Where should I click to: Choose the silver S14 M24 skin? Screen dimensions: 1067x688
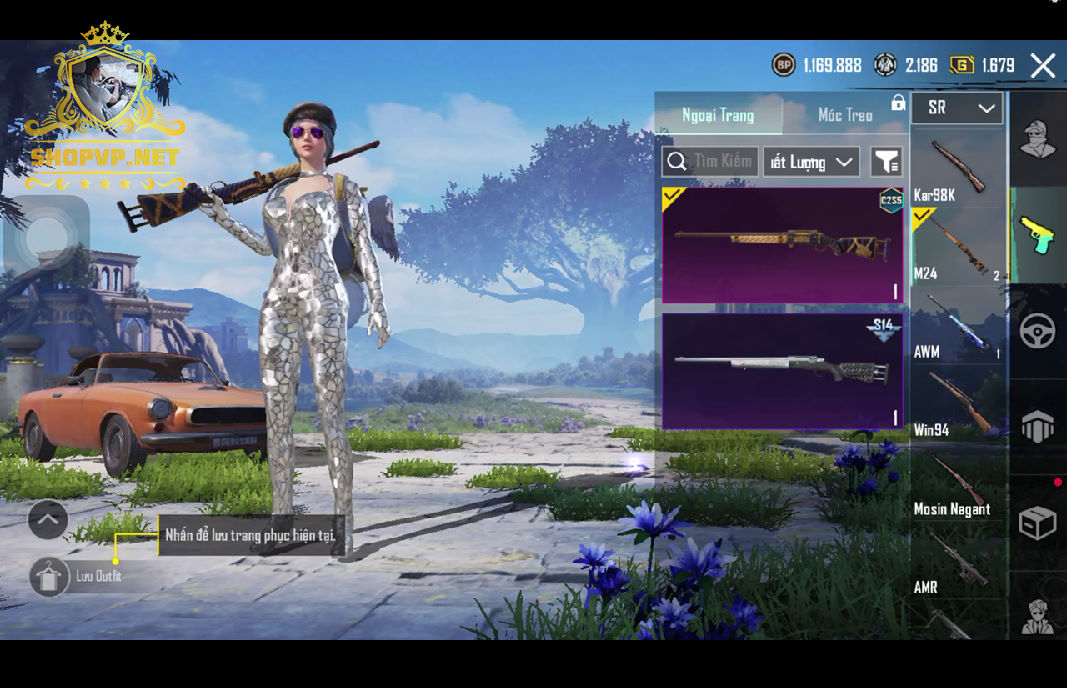click(x=782, y=371)
